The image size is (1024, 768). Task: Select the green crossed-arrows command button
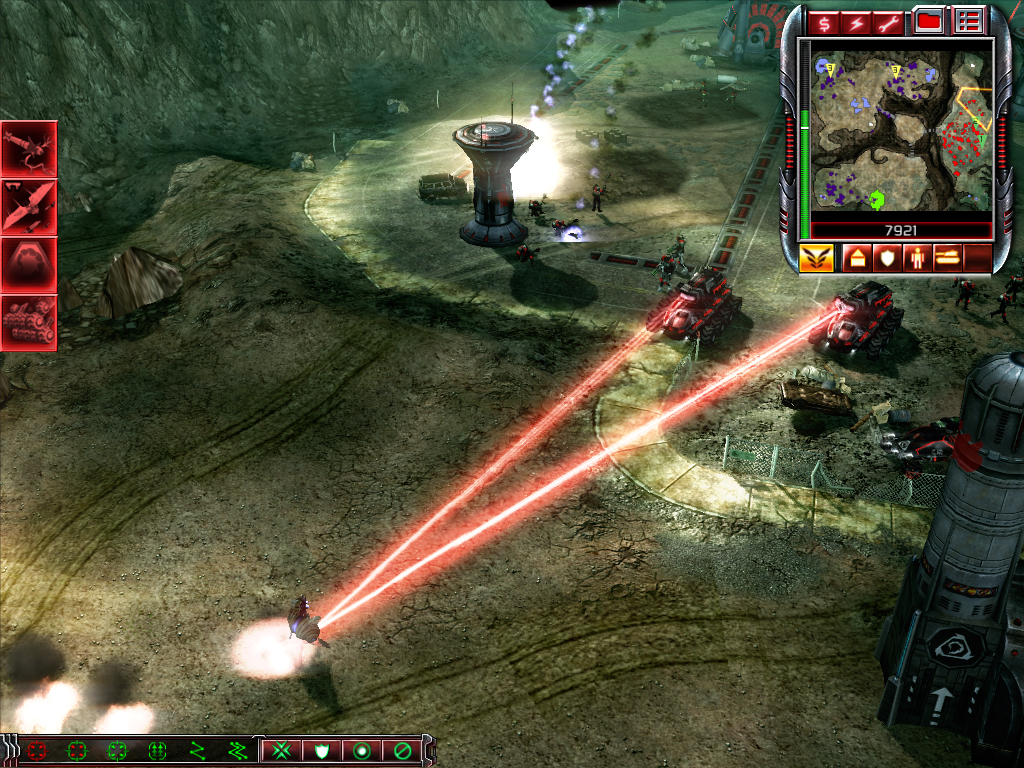click(x=282, y=749)
